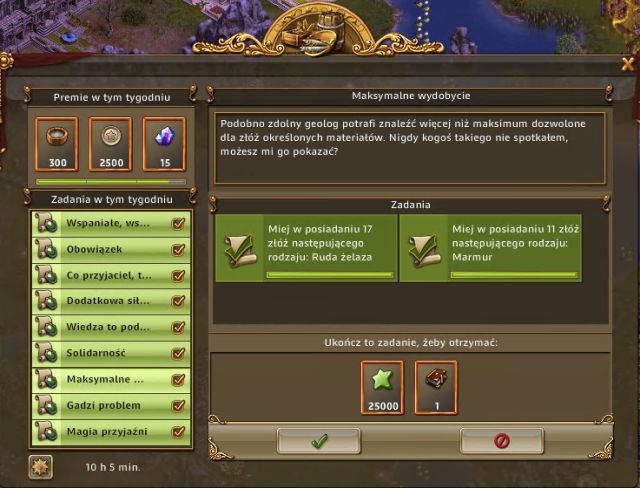Confirm with the green checkmark button
640x488 pixels.
(x=319, y=440)
